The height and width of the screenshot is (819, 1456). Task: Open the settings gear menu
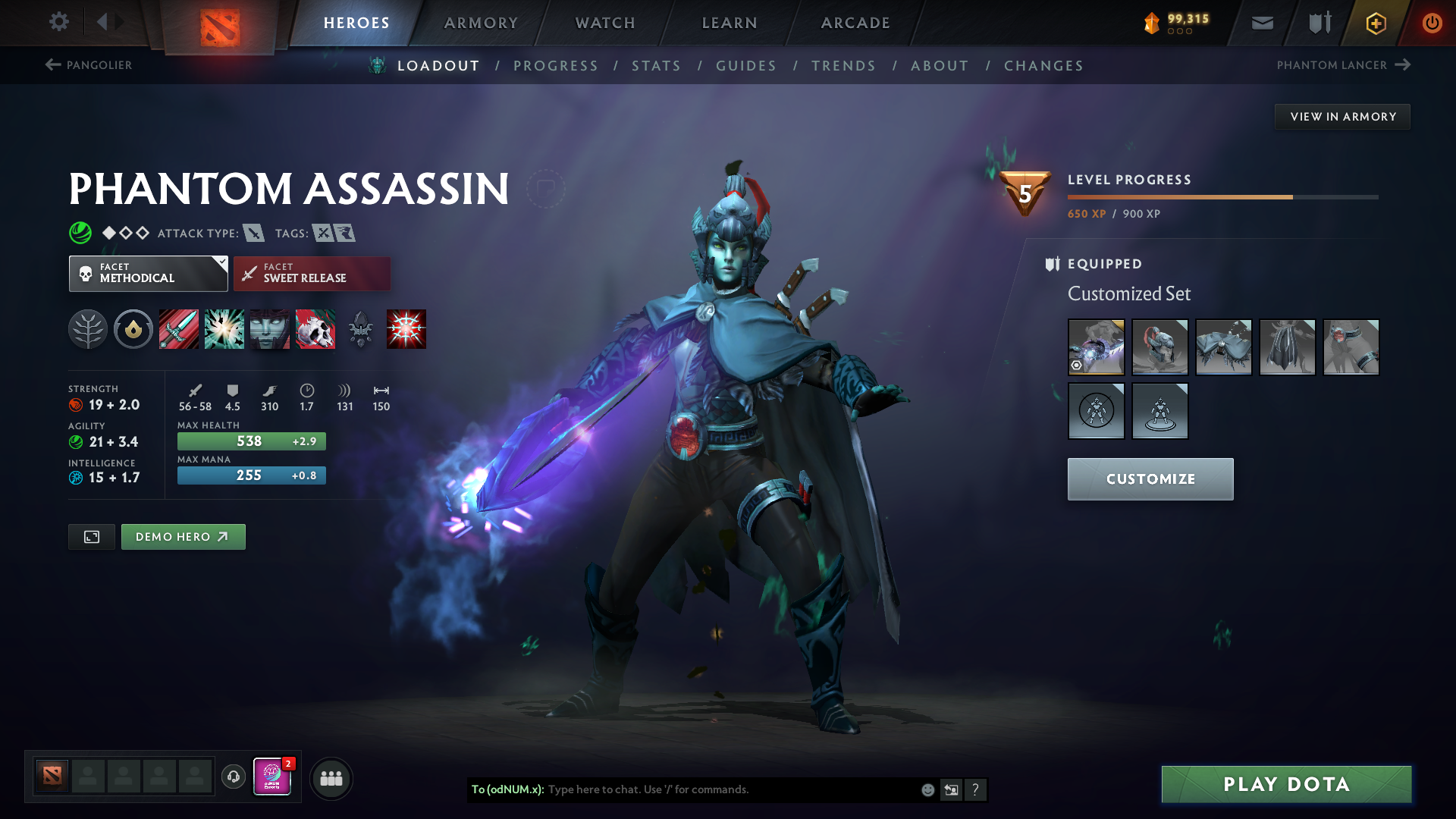click(x=58, y=22)
